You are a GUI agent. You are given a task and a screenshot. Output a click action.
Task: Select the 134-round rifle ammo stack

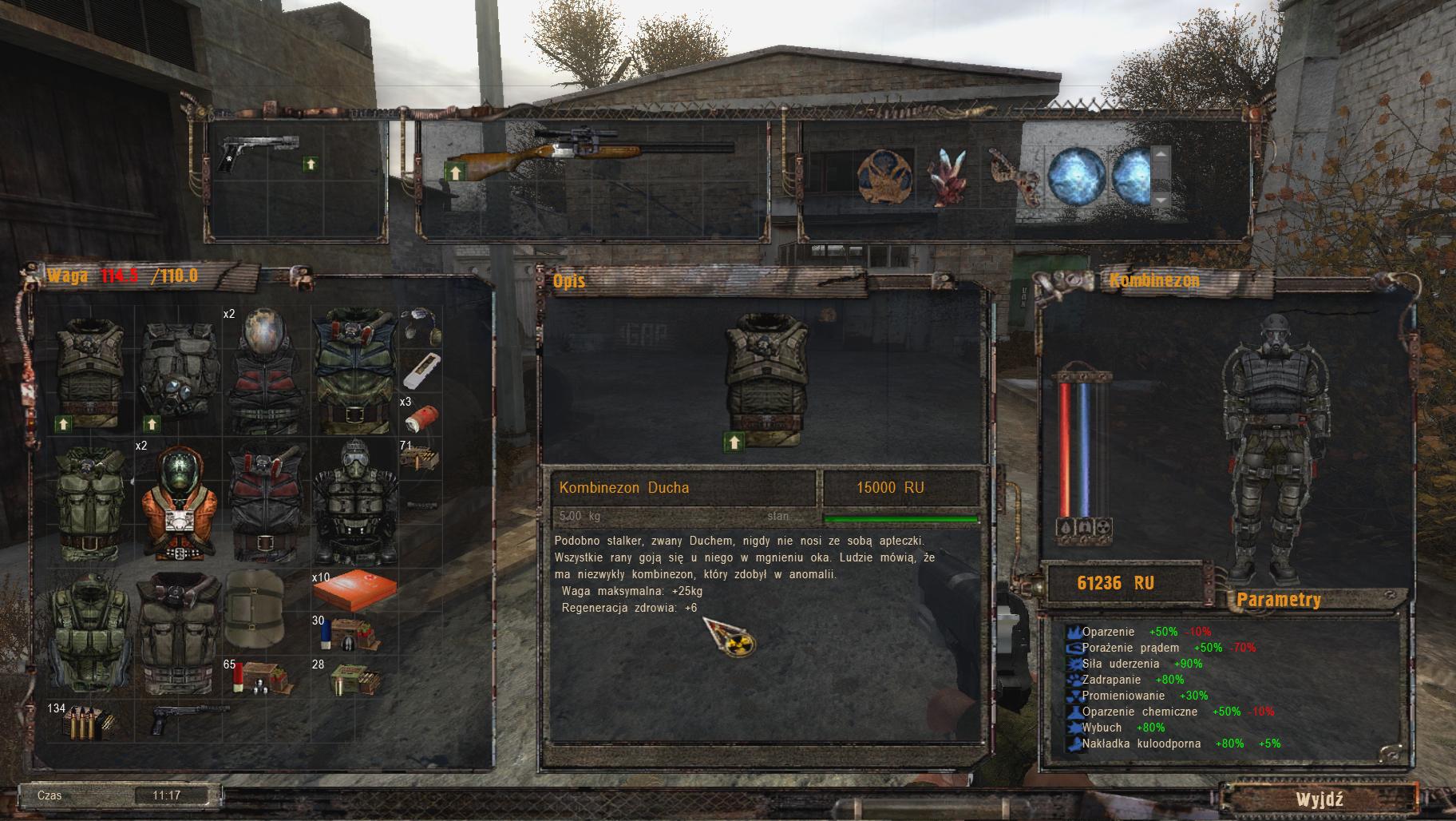(89, 721)
